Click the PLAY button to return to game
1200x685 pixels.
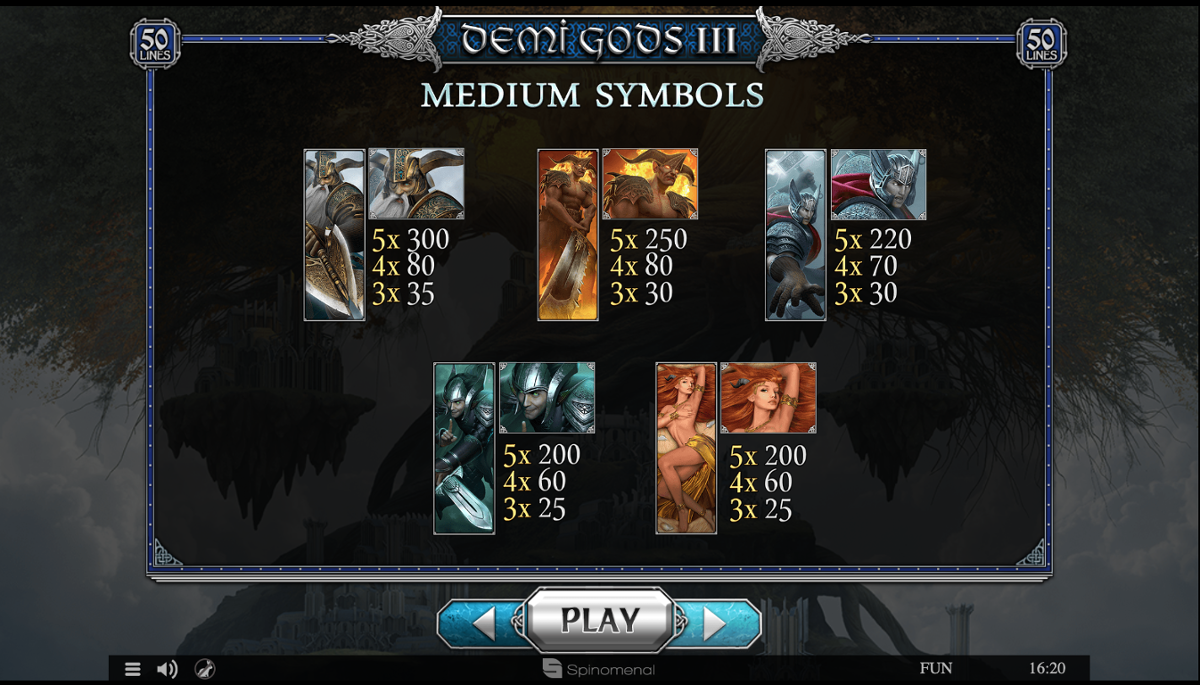click(599, 620)
